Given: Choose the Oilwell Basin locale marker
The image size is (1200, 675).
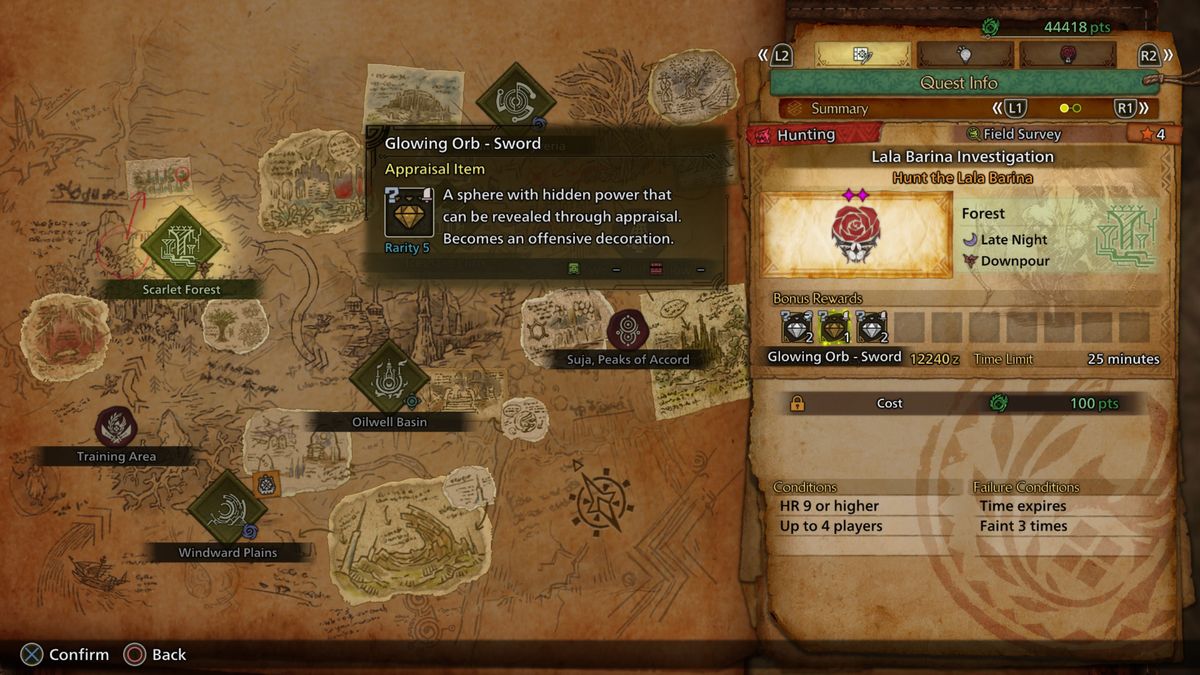Looking at the screenshot, I should click(x=389, y=380).
